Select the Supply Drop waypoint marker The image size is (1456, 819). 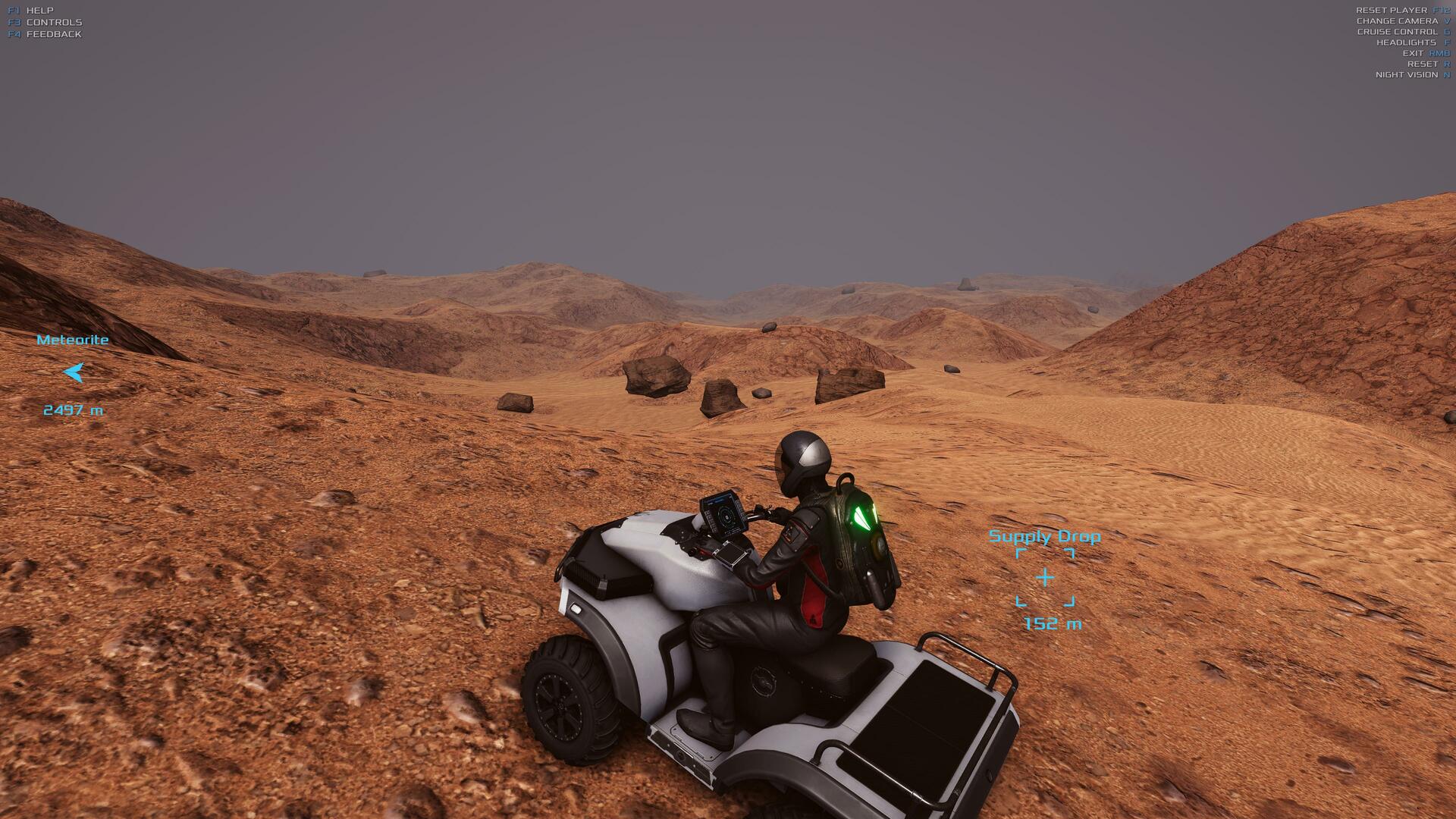[x=1045, y=578]
